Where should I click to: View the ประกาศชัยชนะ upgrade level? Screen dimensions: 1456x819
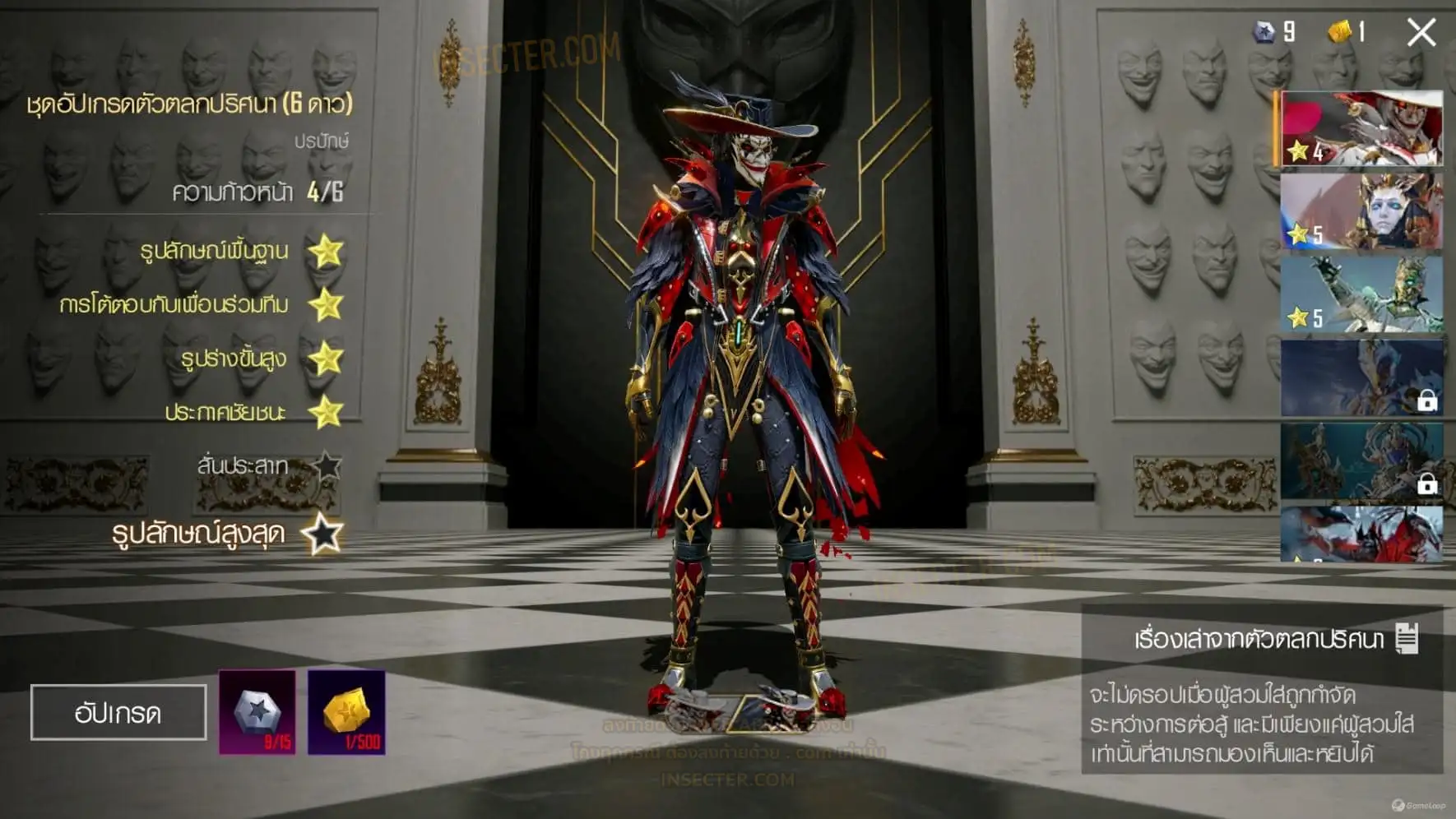pyautogui.click(x=225, y=412)
